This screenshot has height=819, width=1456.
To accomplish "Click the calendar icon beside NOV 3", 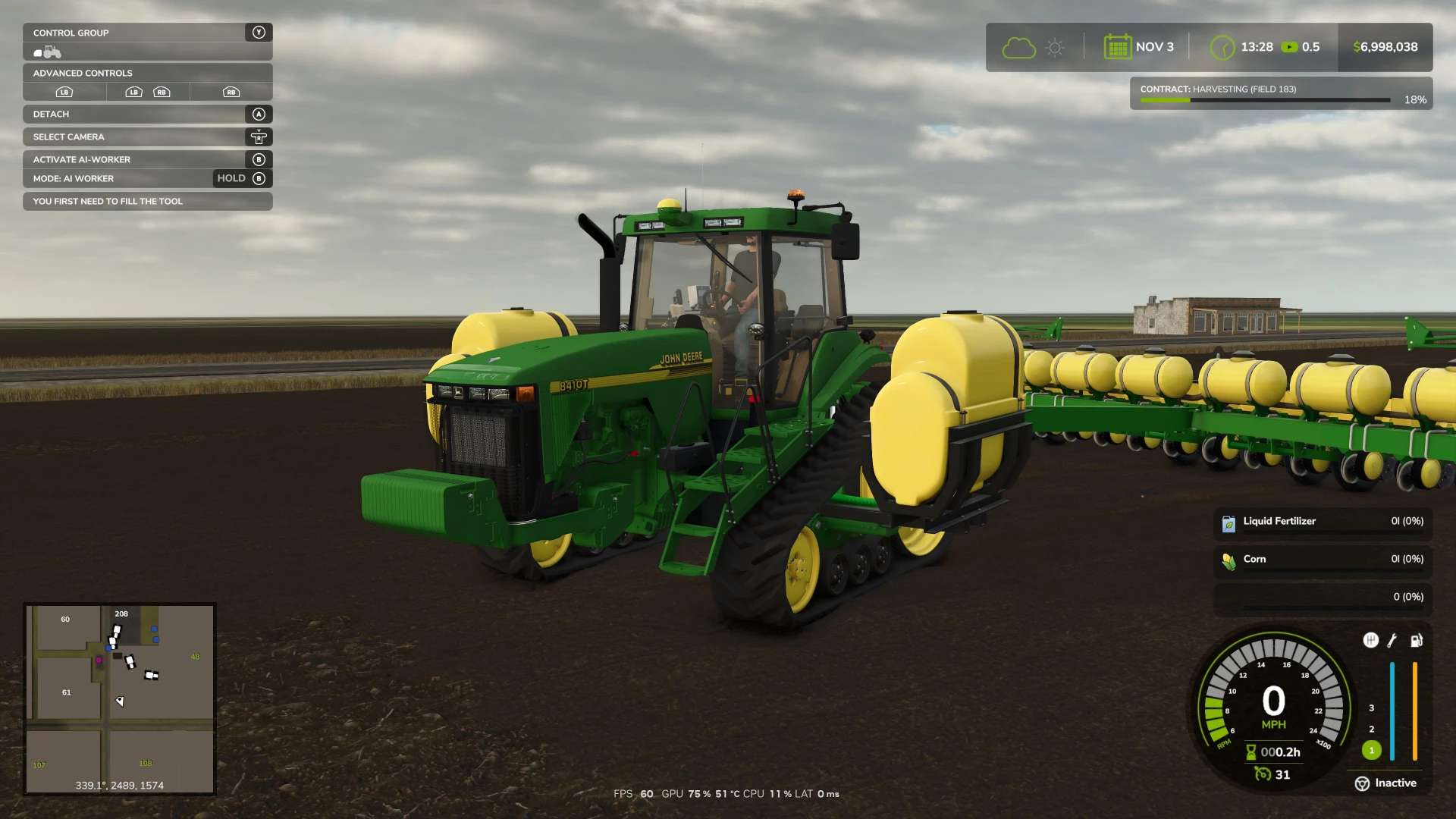I will (x=1116, y=46).
